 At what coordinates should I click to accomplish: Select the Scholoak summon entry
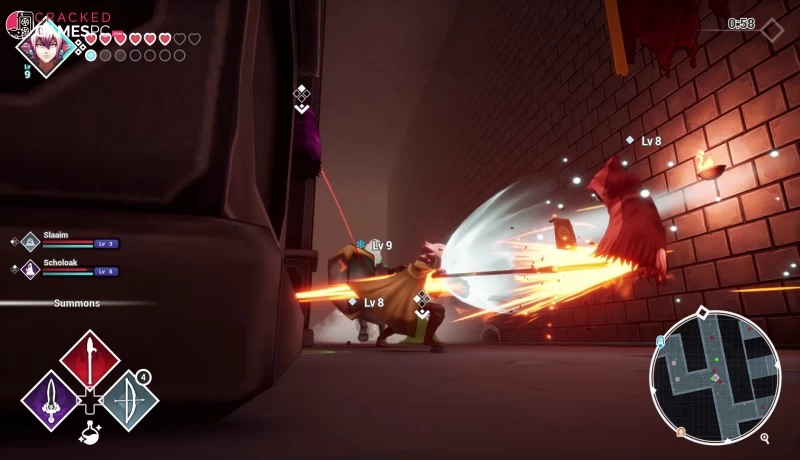66,268
